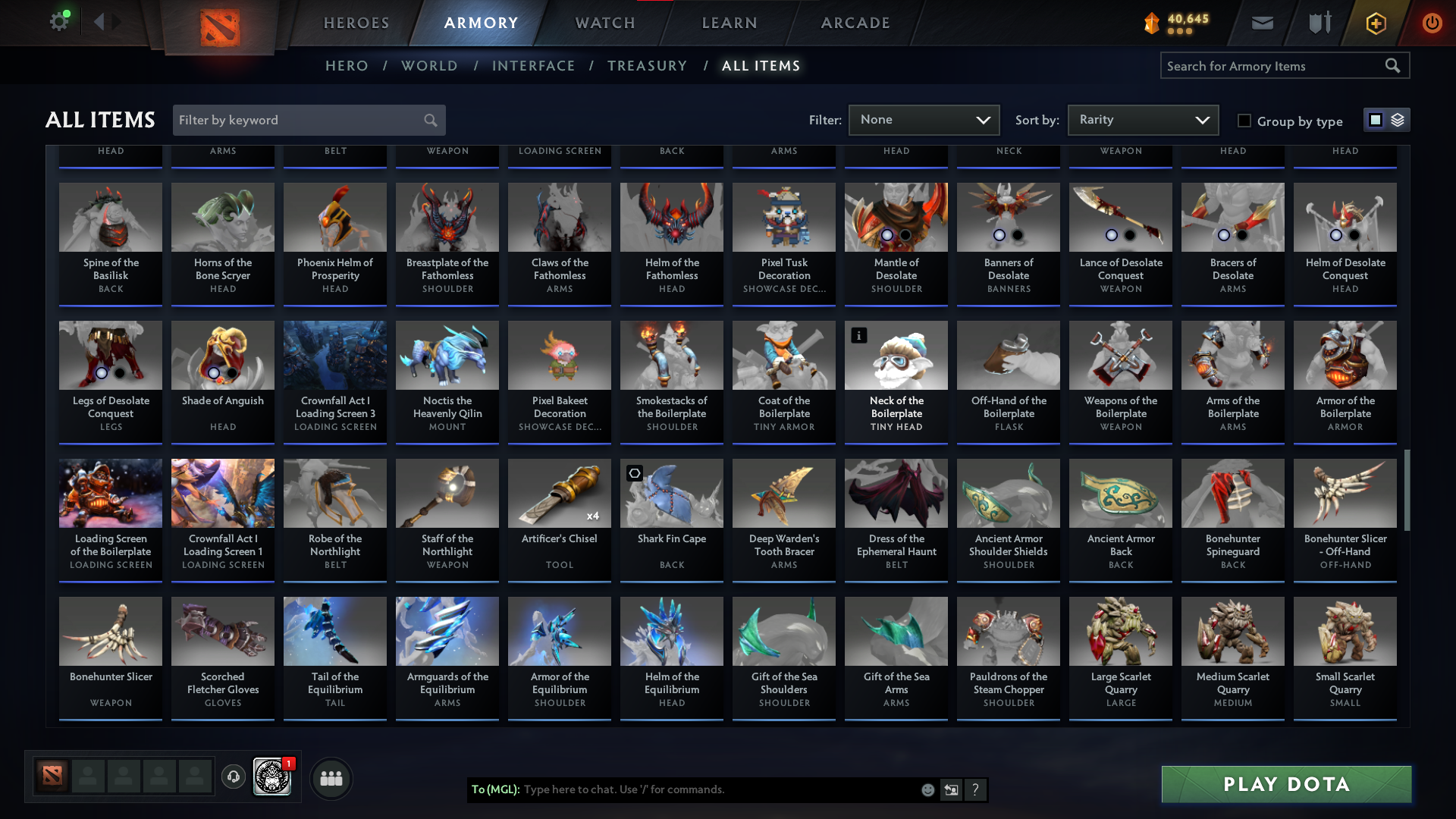Click the chat channel icon beside chat input

951,789
